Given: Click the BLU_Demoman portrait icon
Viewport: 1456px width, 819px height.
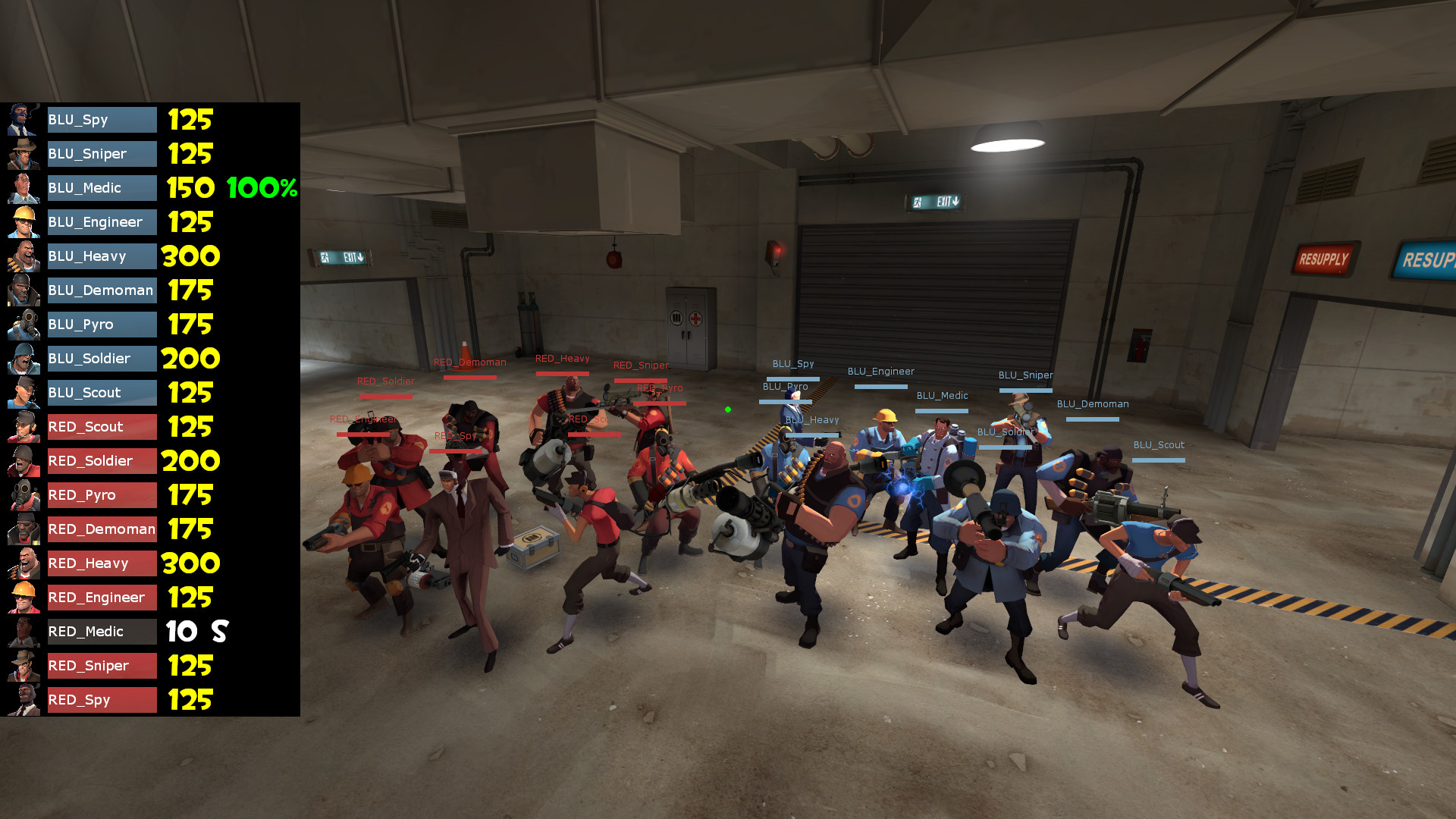Looking at the screenshot, I should (x=23, y=290).
